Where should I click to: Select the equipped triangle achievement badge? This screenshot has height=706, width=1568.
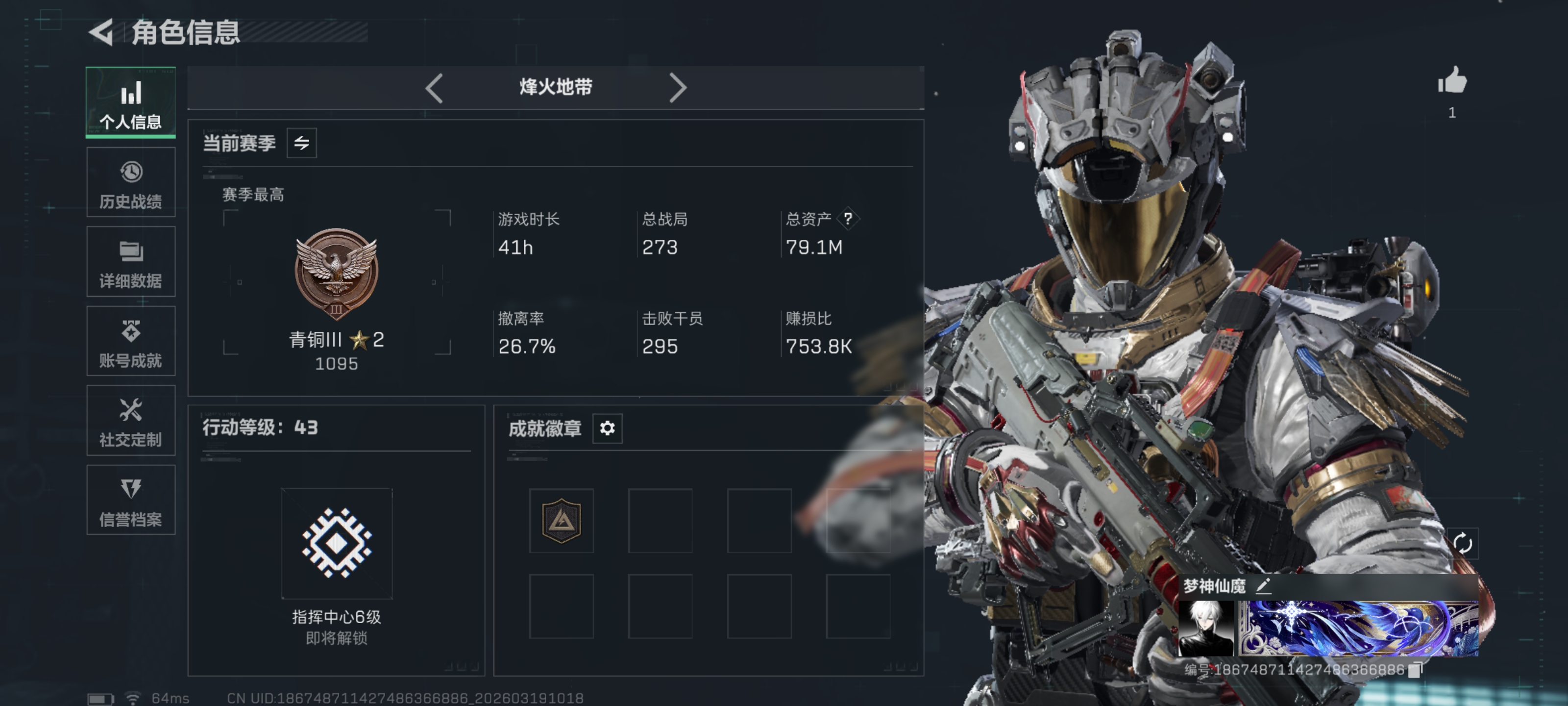pos(561,521)
